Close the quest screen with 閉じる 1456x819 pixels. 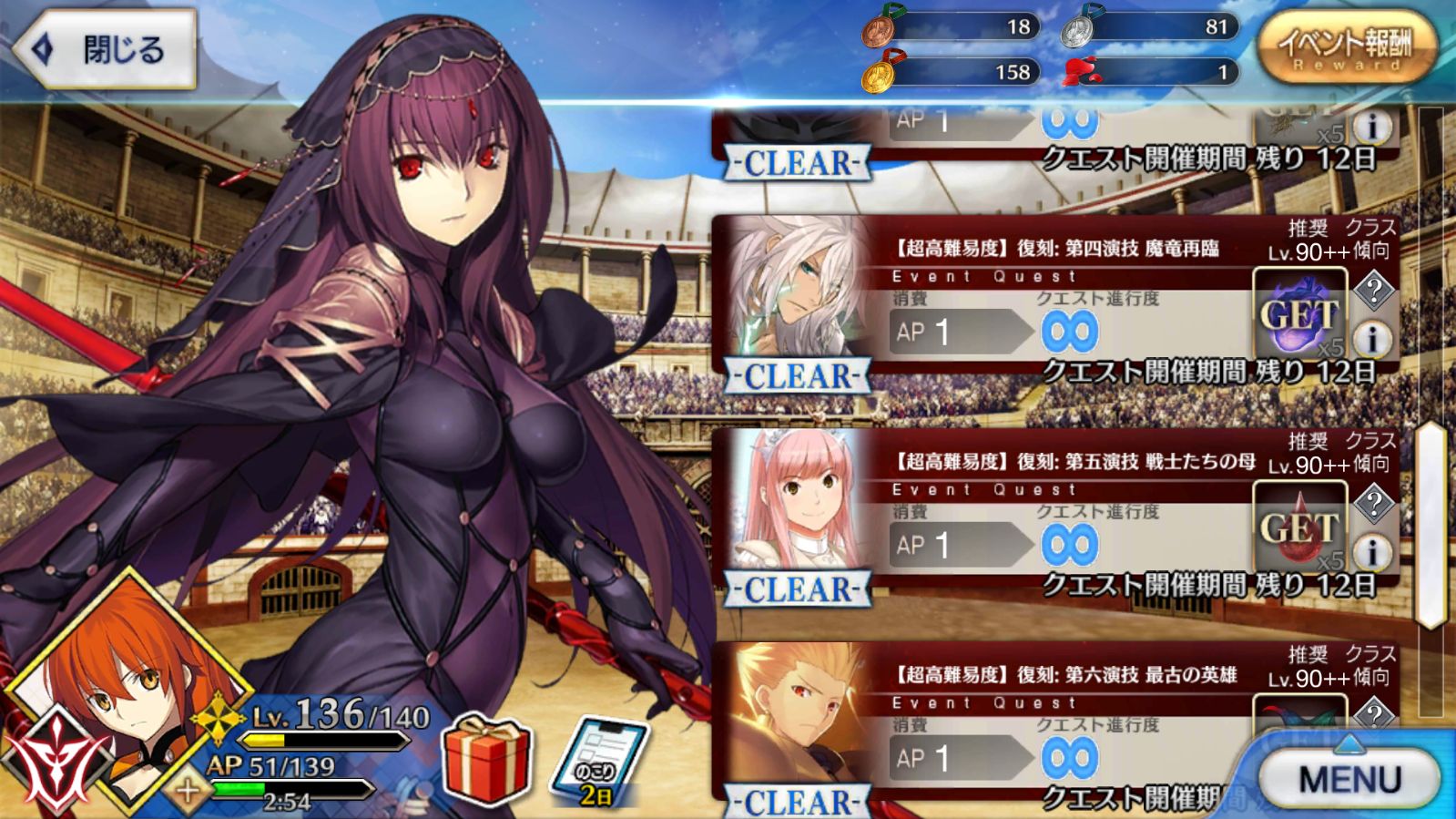coord(107,49)
